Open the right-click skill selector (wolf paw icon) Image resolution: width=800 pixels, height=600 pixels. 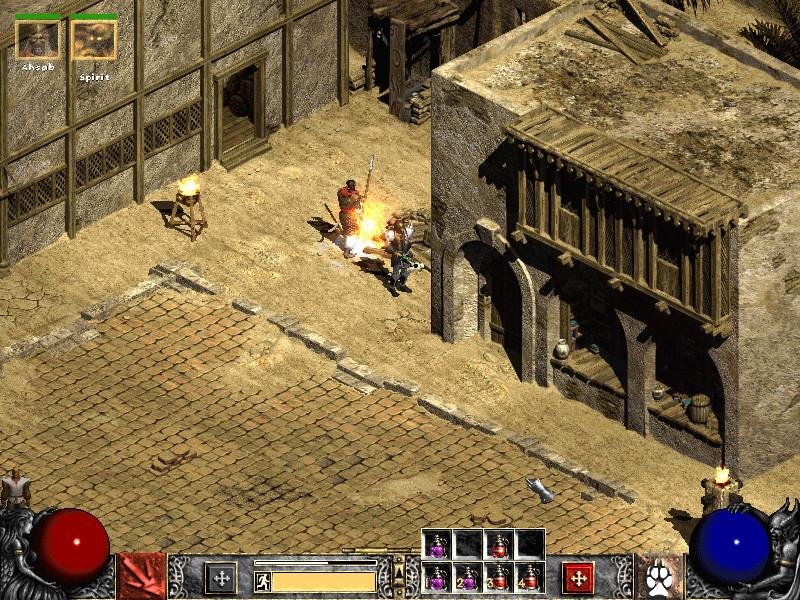(659, 577)
